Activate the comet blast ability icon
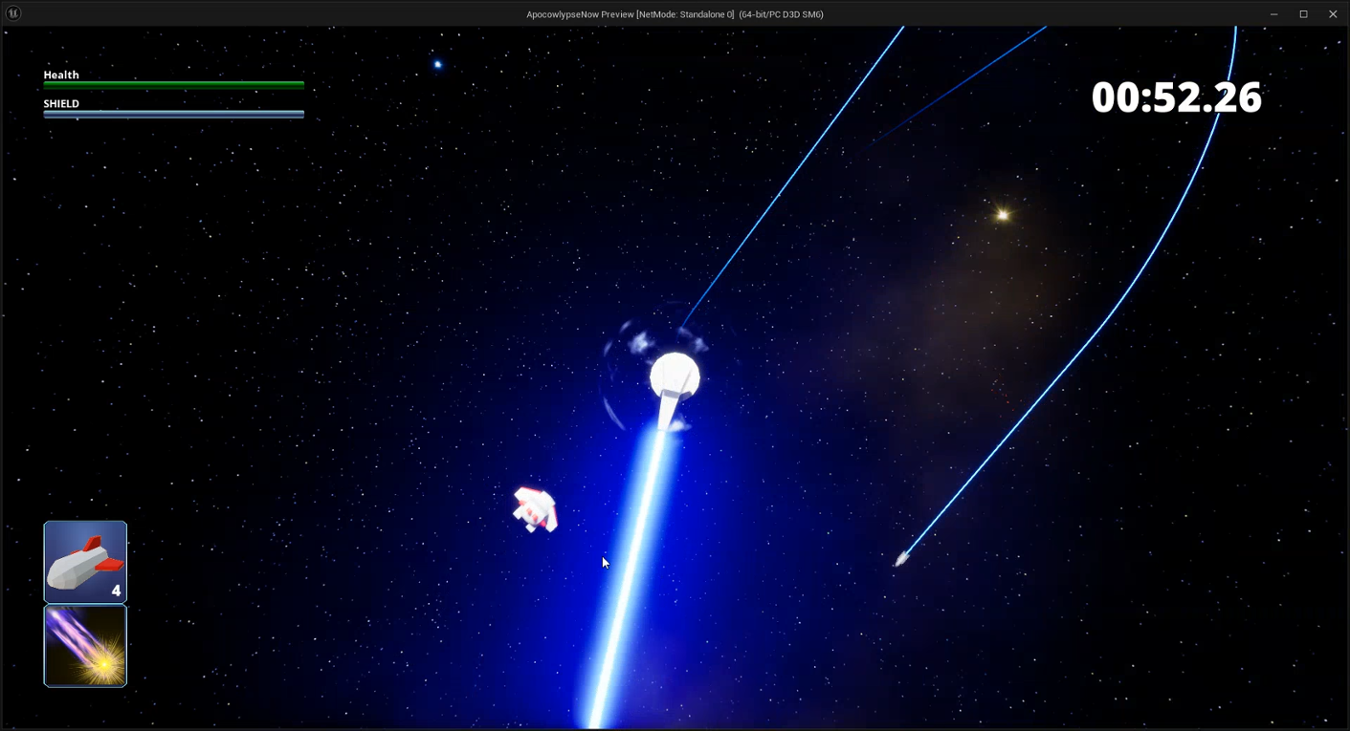The height and width of the screenshot is (731, 1350). (85, 645)
